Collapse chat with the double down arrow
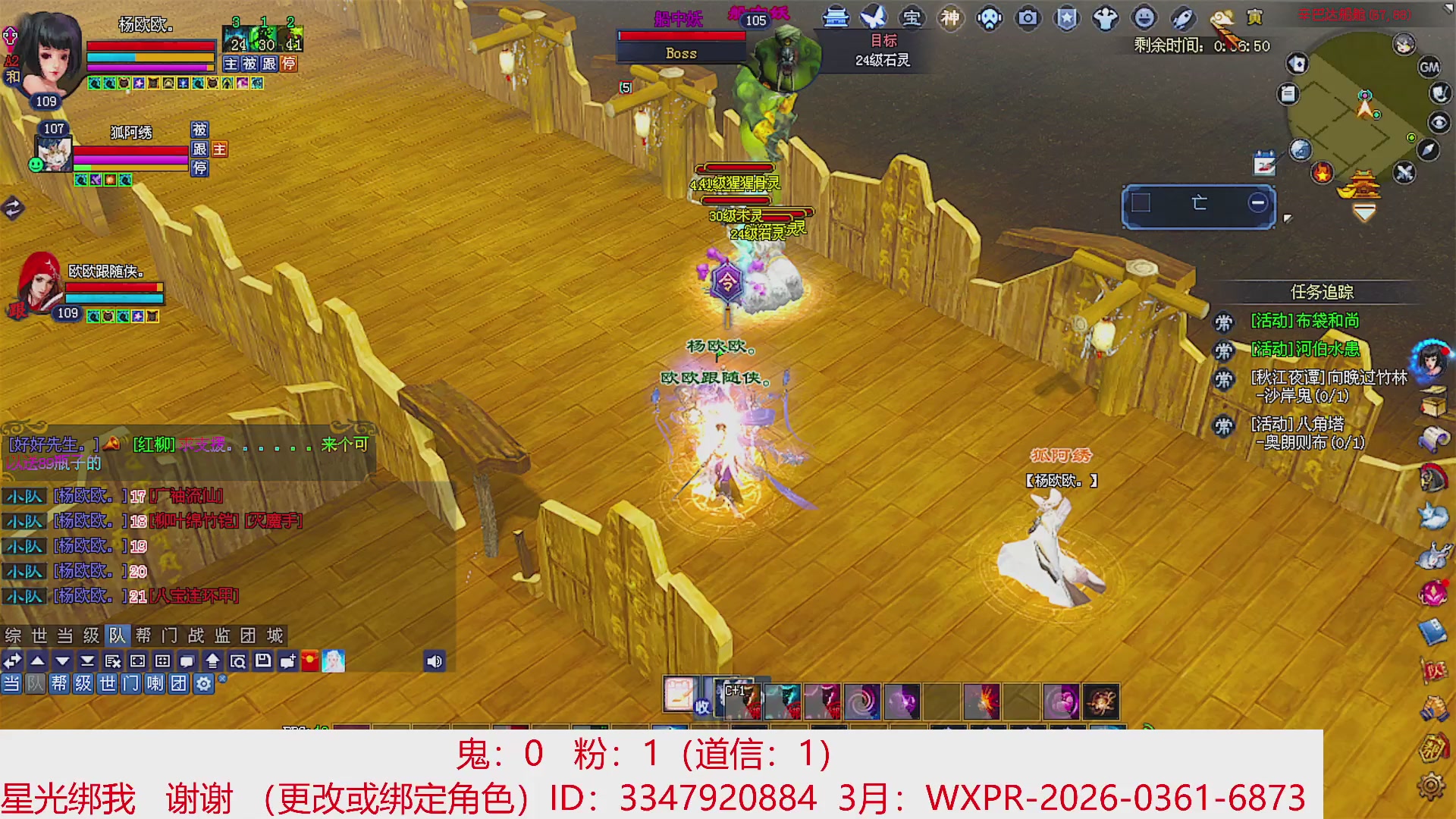This screenshot has height=819, width=1456. (88, 661)
